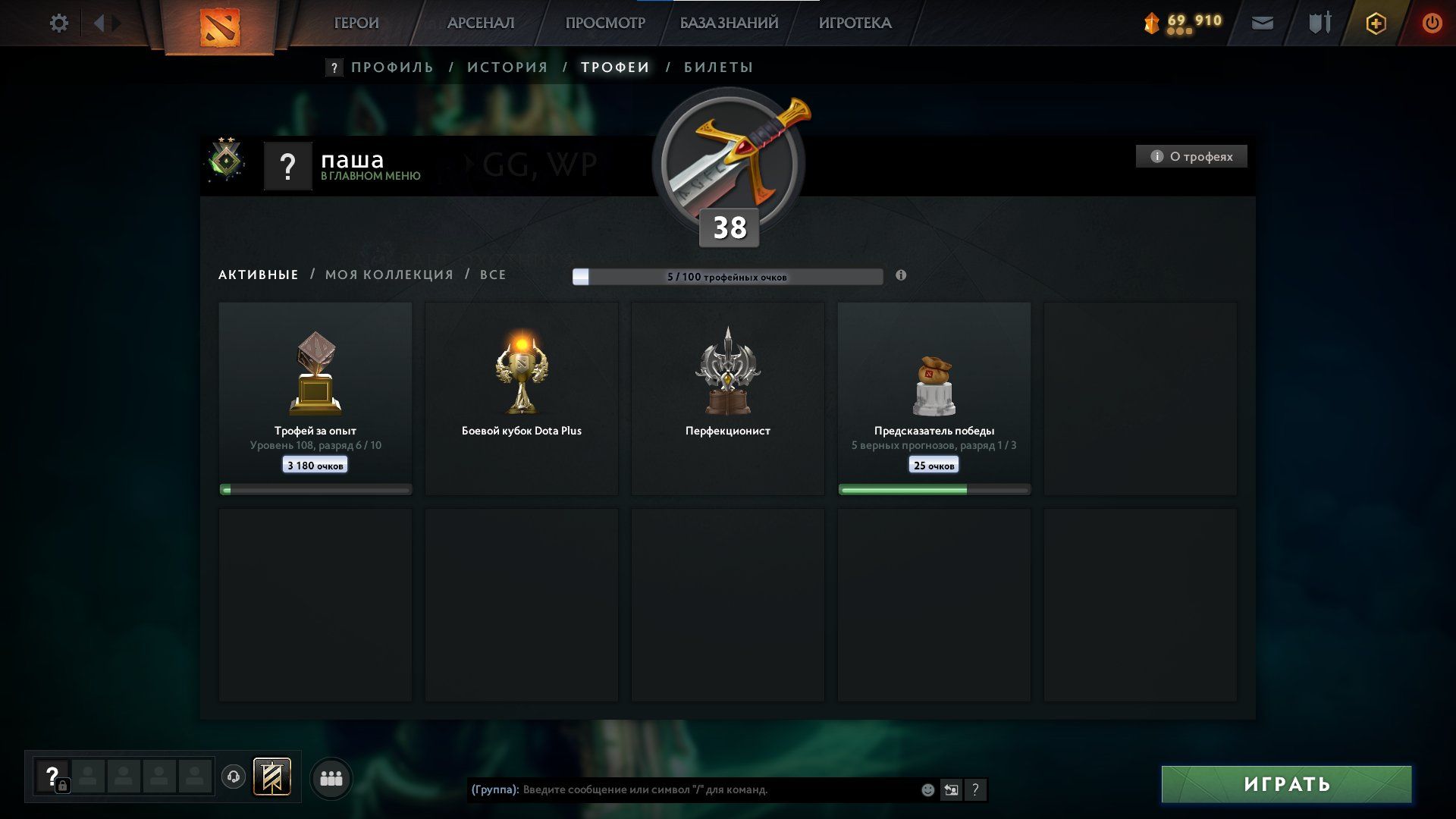The image size is (1456, 819).
Task: Show the Билеты tab
Action: pos(718,67)
